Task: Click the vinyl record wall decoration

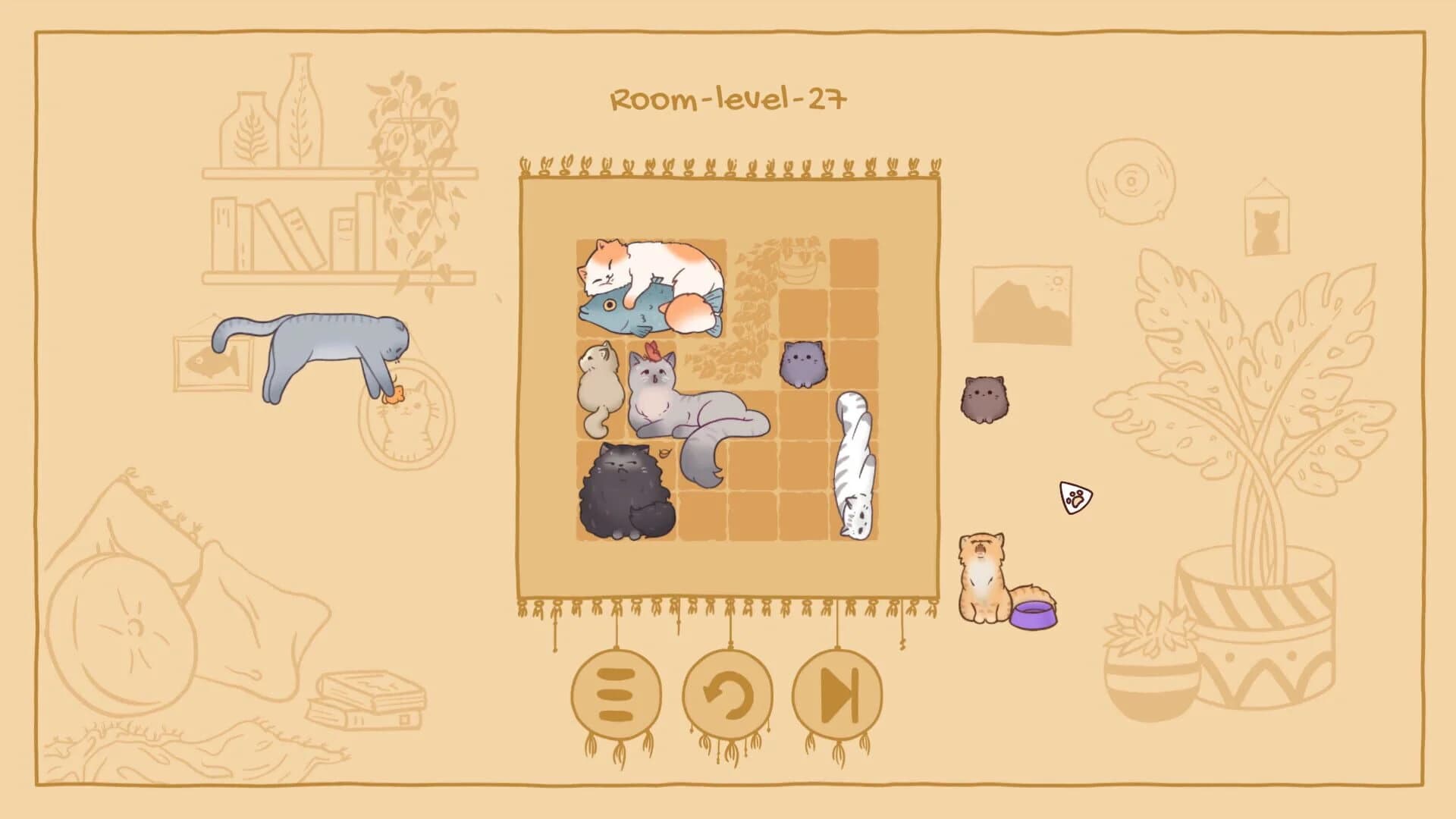Action: click(1130, 182)
